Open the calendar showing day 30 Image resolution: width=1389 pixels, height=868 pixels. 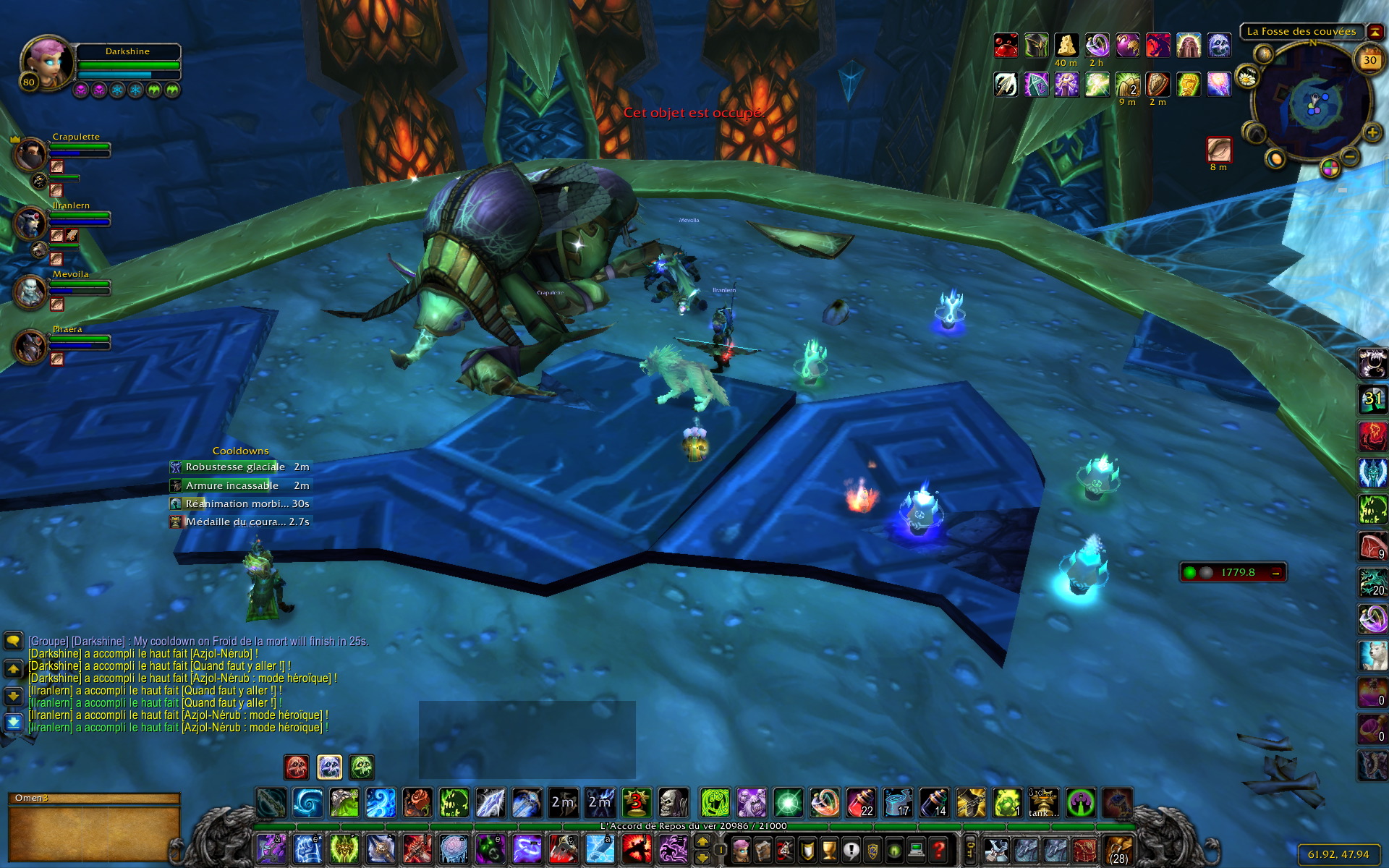1369,61
